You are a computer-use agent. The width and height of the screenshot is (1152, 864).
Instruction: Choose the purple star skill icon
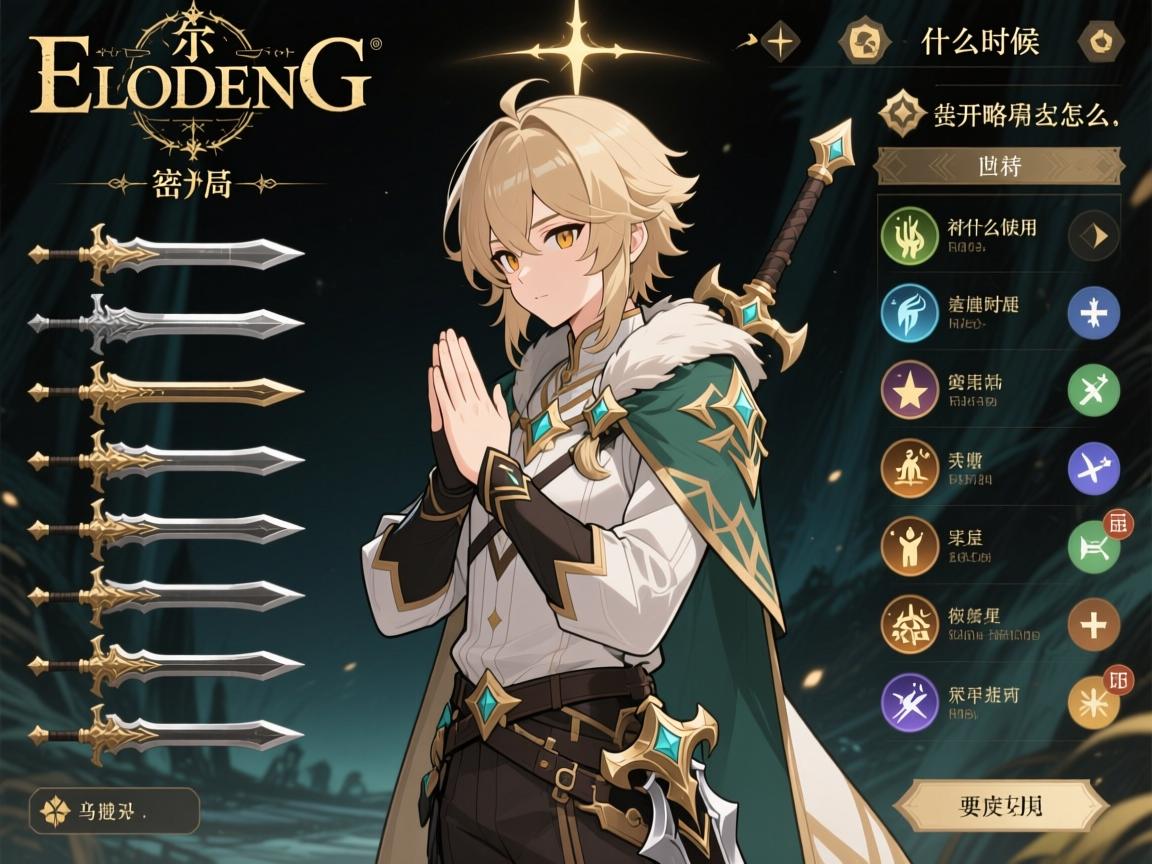coord(909,390)
